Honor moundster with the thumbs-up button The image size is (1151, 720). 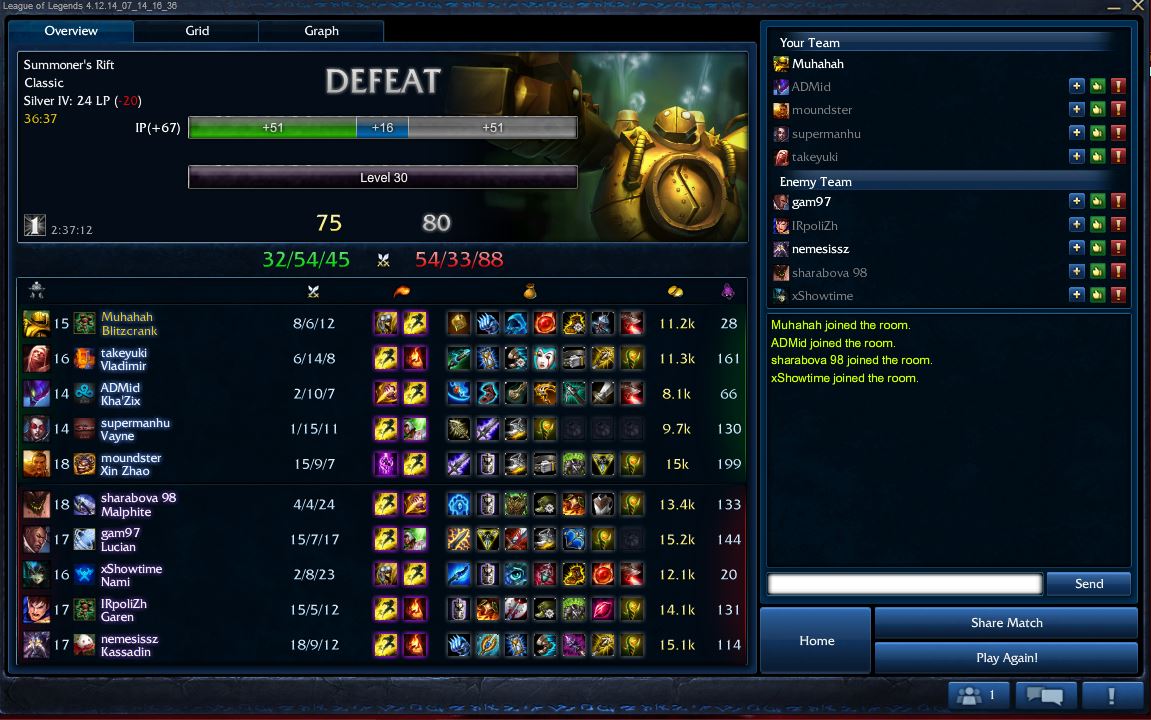1097,110
